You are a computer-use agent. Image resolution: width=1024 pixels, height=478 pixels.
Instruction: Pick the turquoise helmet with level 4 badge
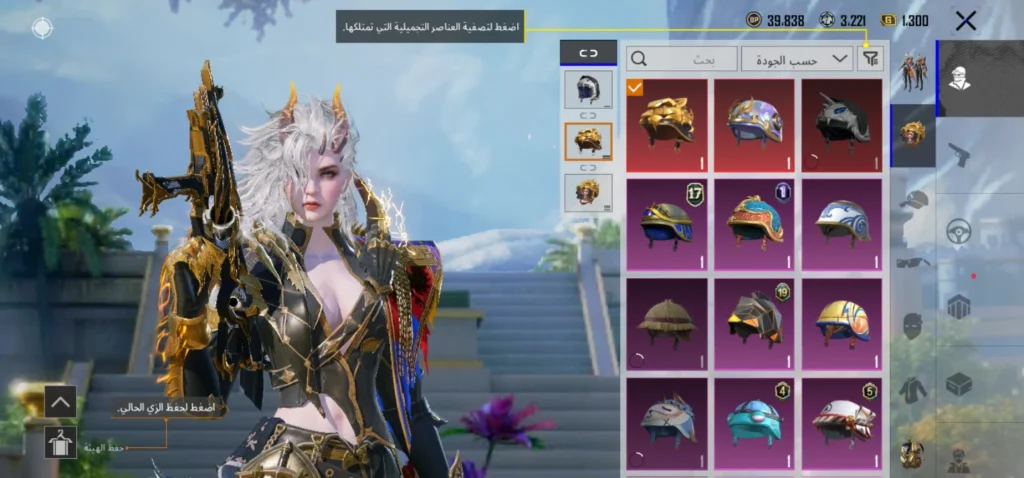point(754,421)
